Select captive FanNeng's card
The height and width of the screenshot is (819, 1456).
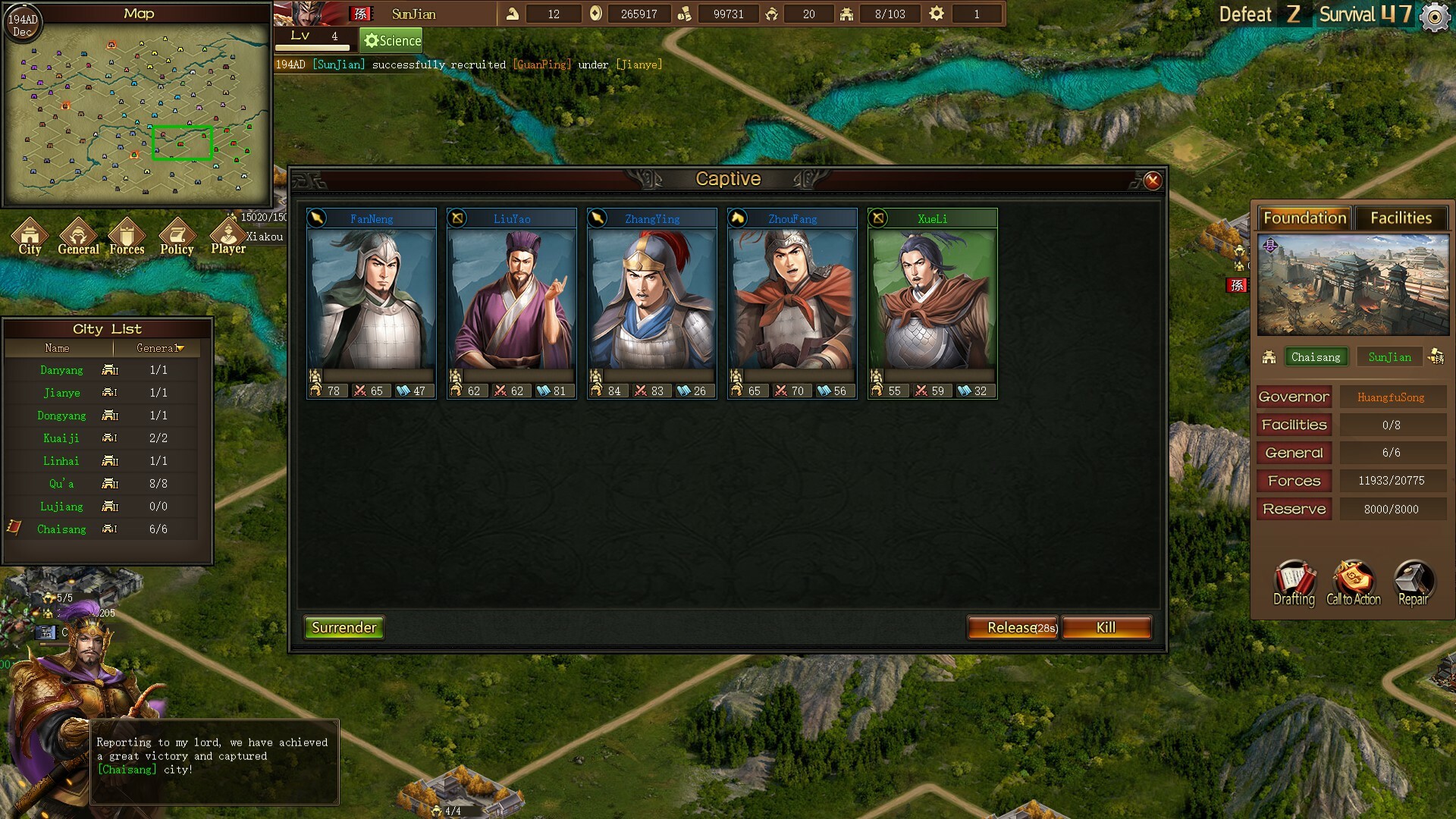pyautogui.click(x=372, y=303)
